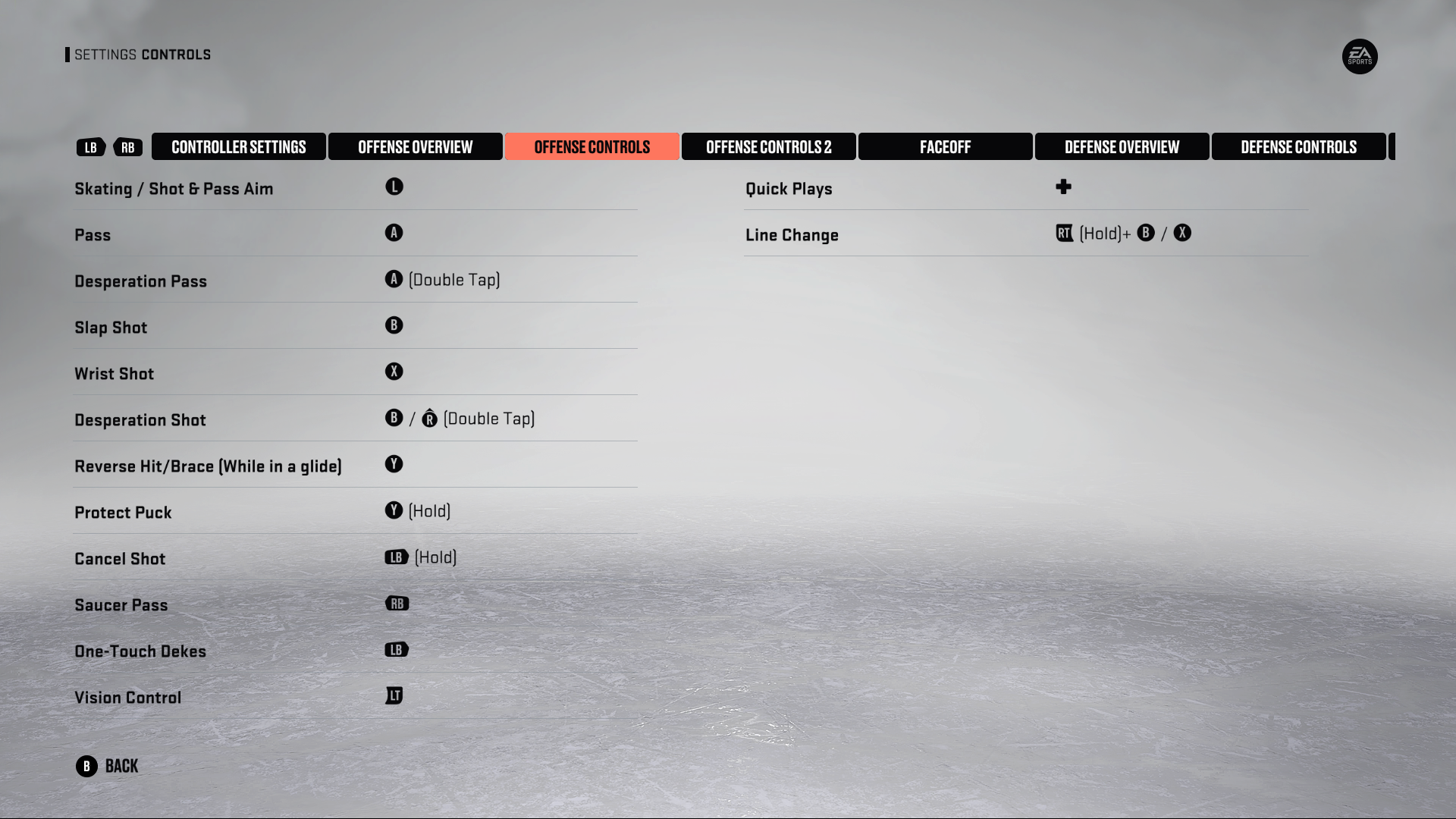Click the A button icon next to Pass
Viewport: 1456px width, 819px height.
(x=394, y=233)
